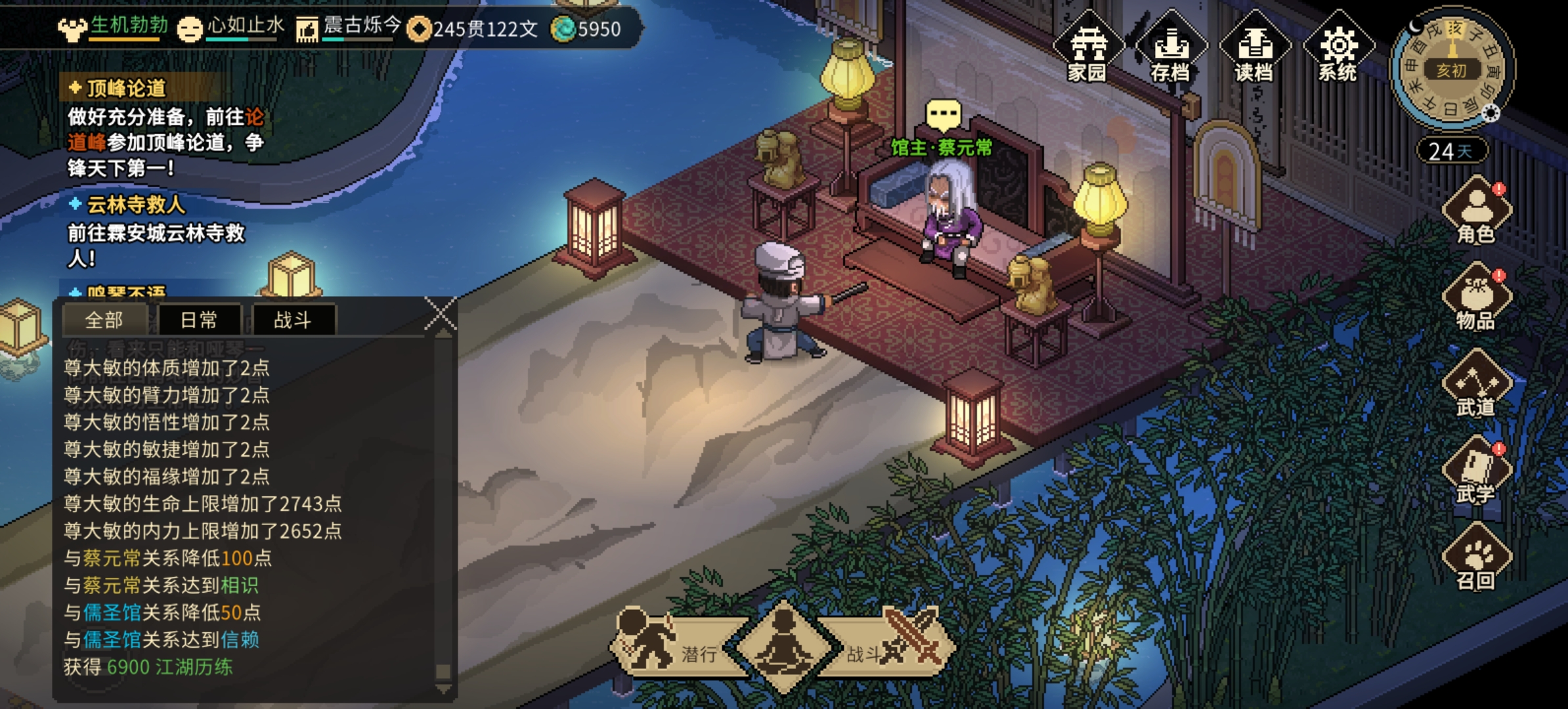
Task: Click the time-of-day compass dial
Action: 1452,69
